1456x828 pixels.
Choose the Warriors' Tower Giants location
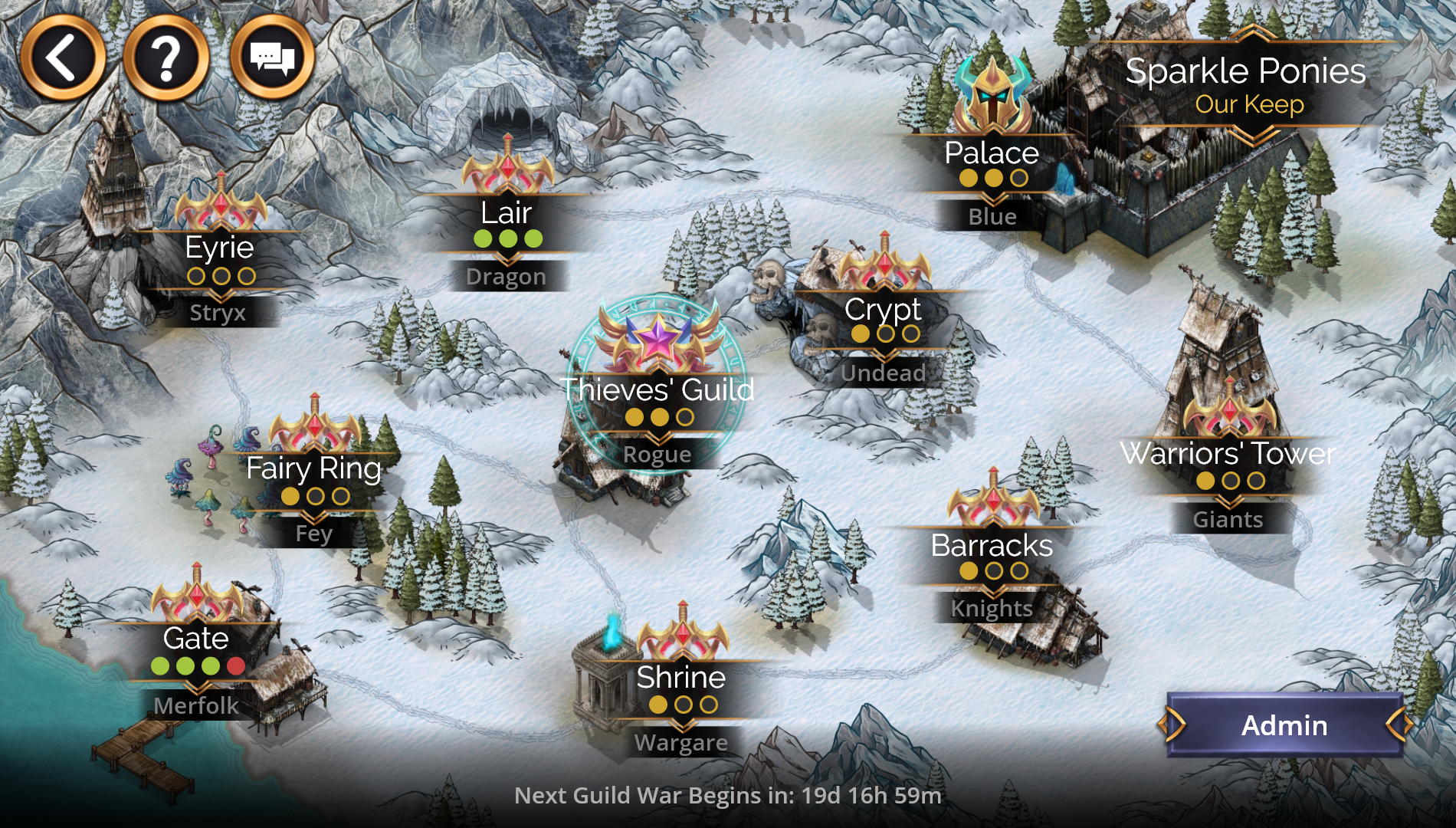click(x=1228, y=455)
